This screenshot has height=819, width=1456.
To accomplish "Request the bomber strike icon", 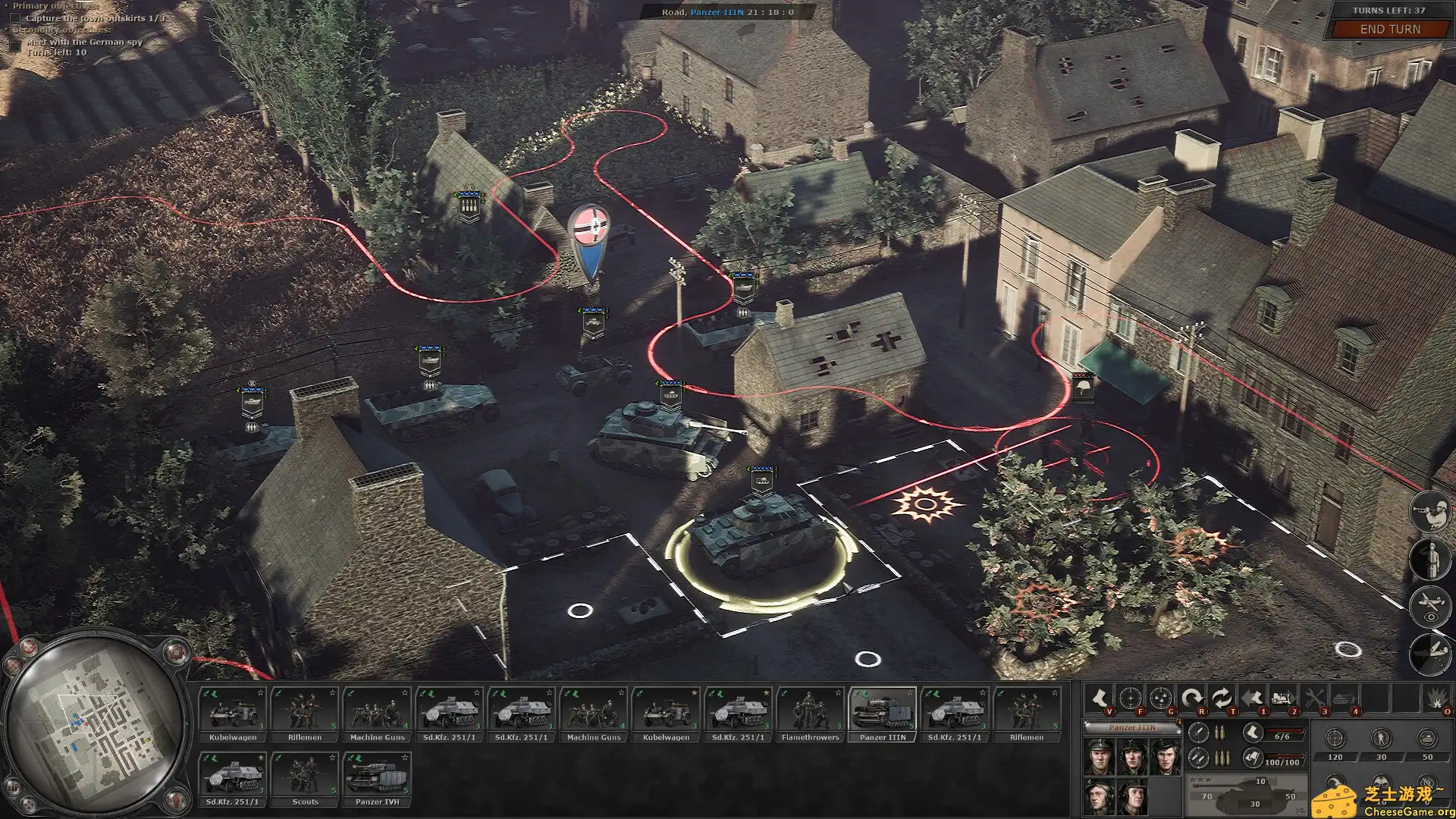I will point(1429,651).
